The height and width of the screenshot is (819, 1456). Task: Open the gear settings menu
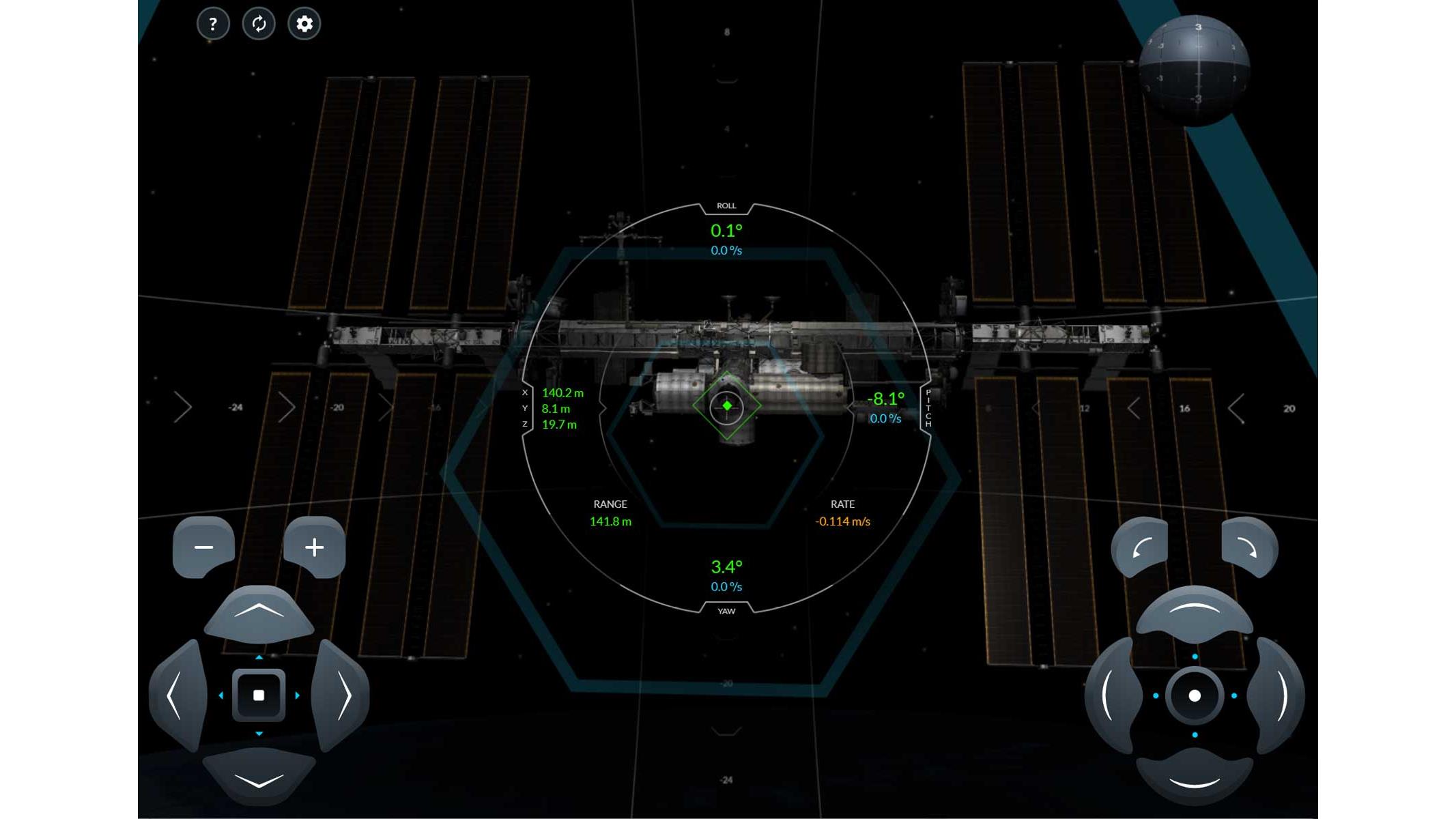304,25
